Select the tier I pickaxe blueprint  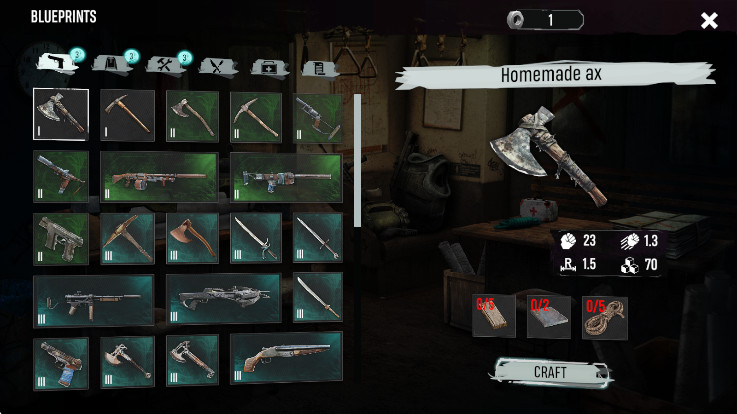[127, 116]
